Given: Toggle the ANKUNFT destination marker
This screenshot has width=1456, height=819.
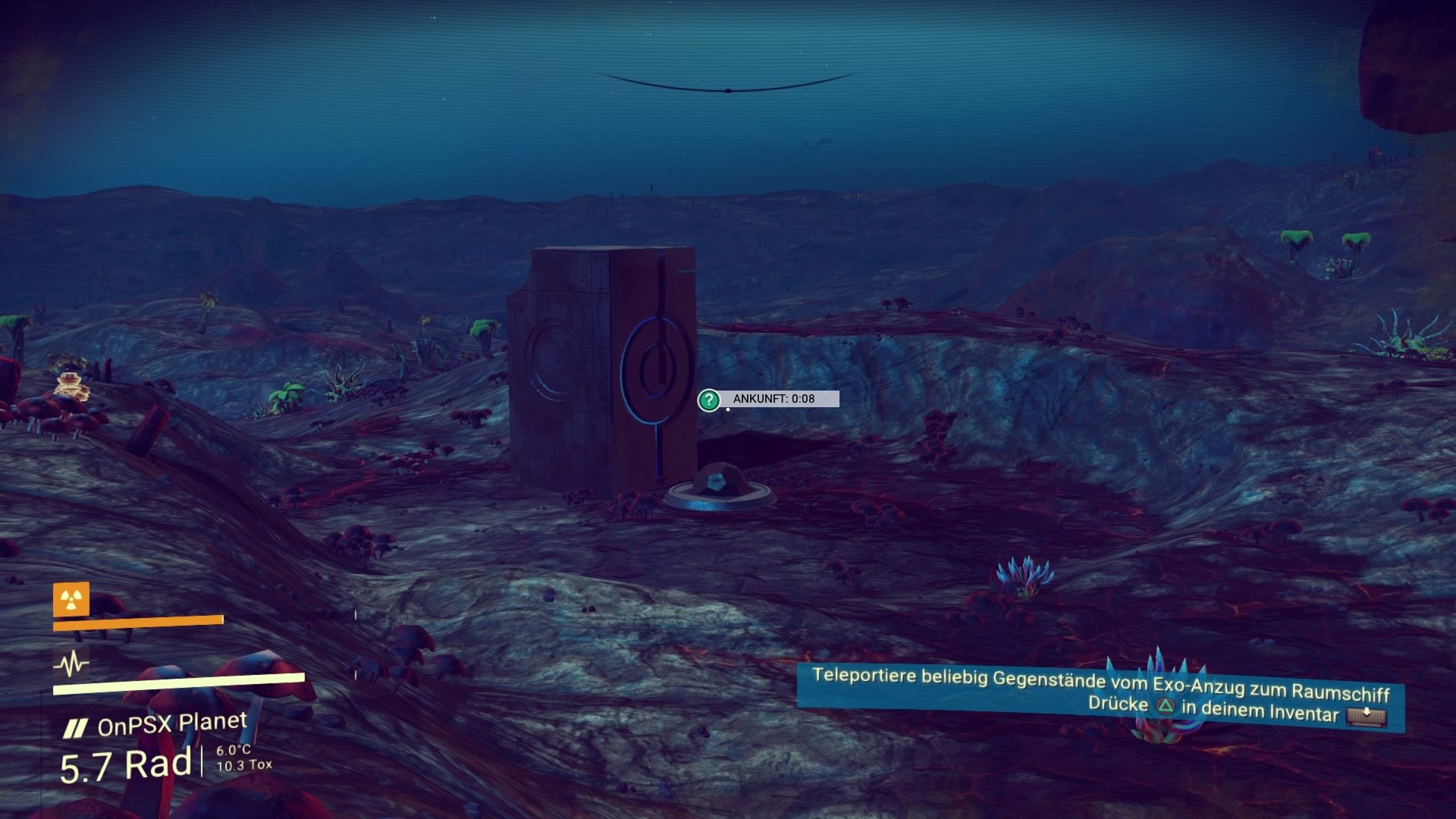Looking at the screenshot, I should pos(767,400).
